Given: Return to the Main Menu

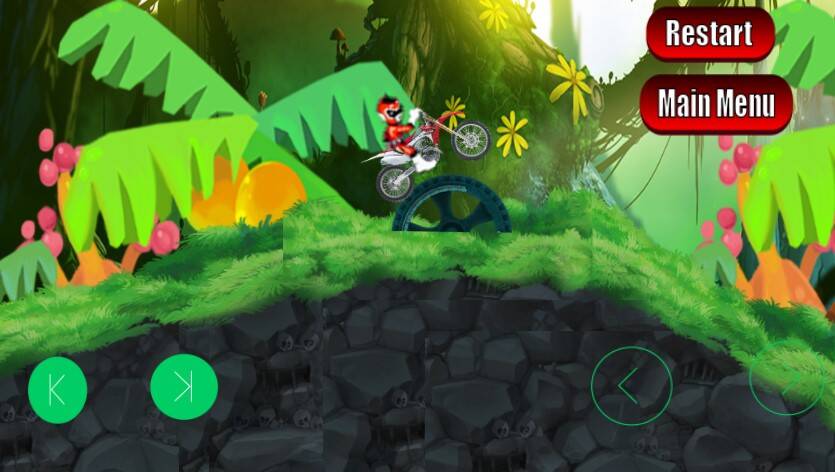Looking at the screenshot, I should pyautogui.click(x=716, y=103).
